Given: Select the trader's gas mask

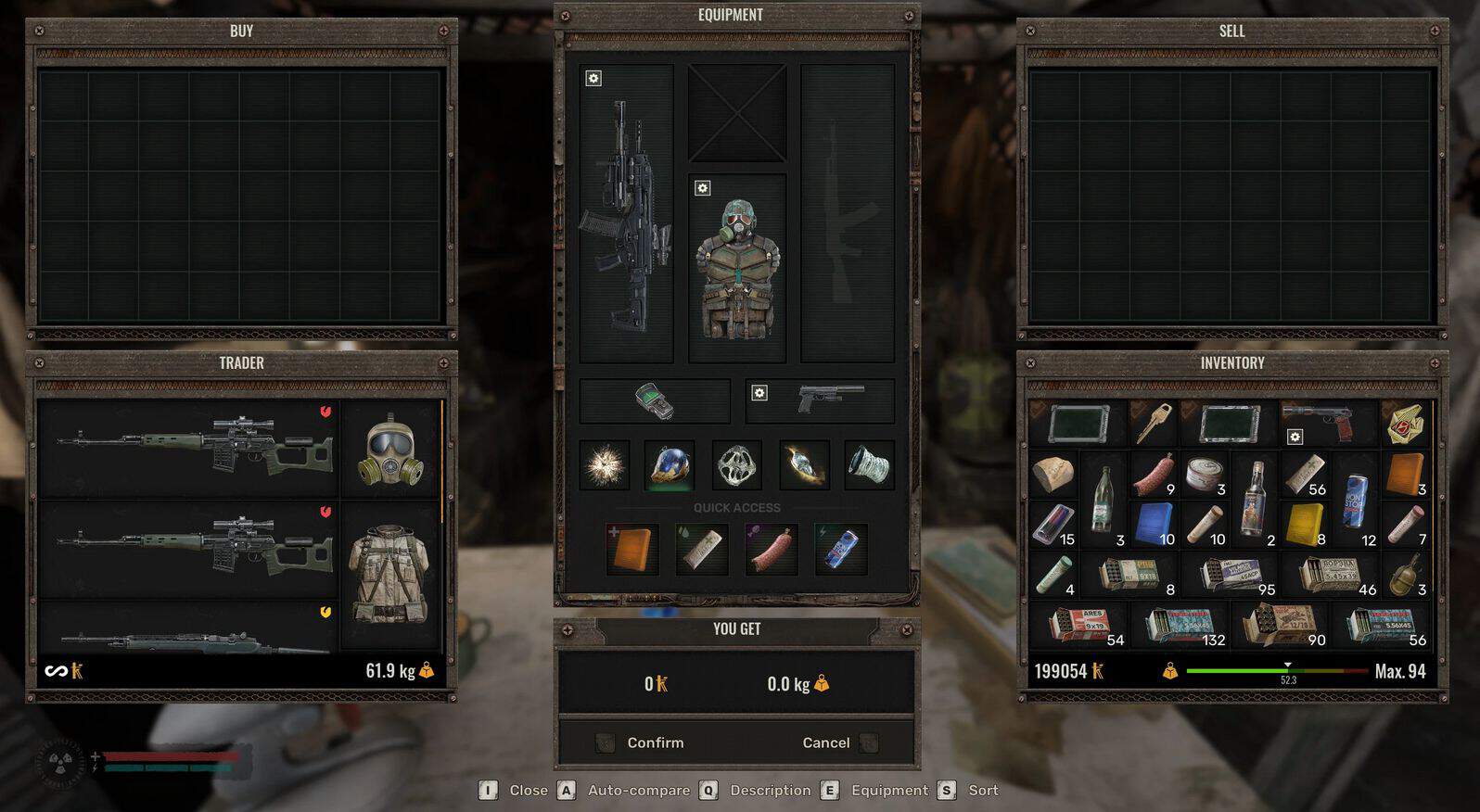Looking at the screenshot, I should click(x=390, y=451).
